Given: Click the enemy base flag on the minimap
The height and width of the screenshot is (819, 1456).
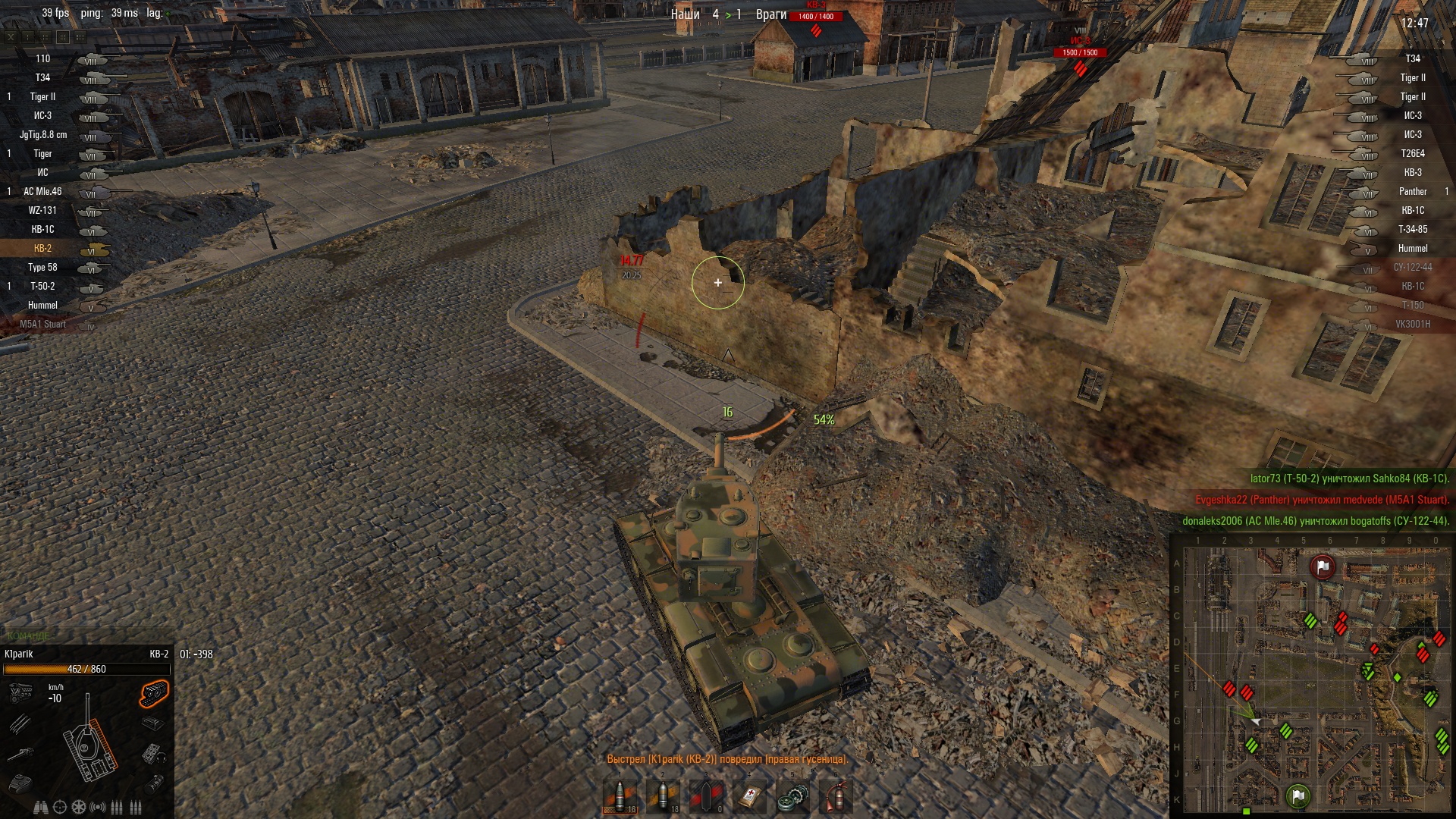Looking at the screenshot, I should pyautogui.click(x=1323, y=566).
